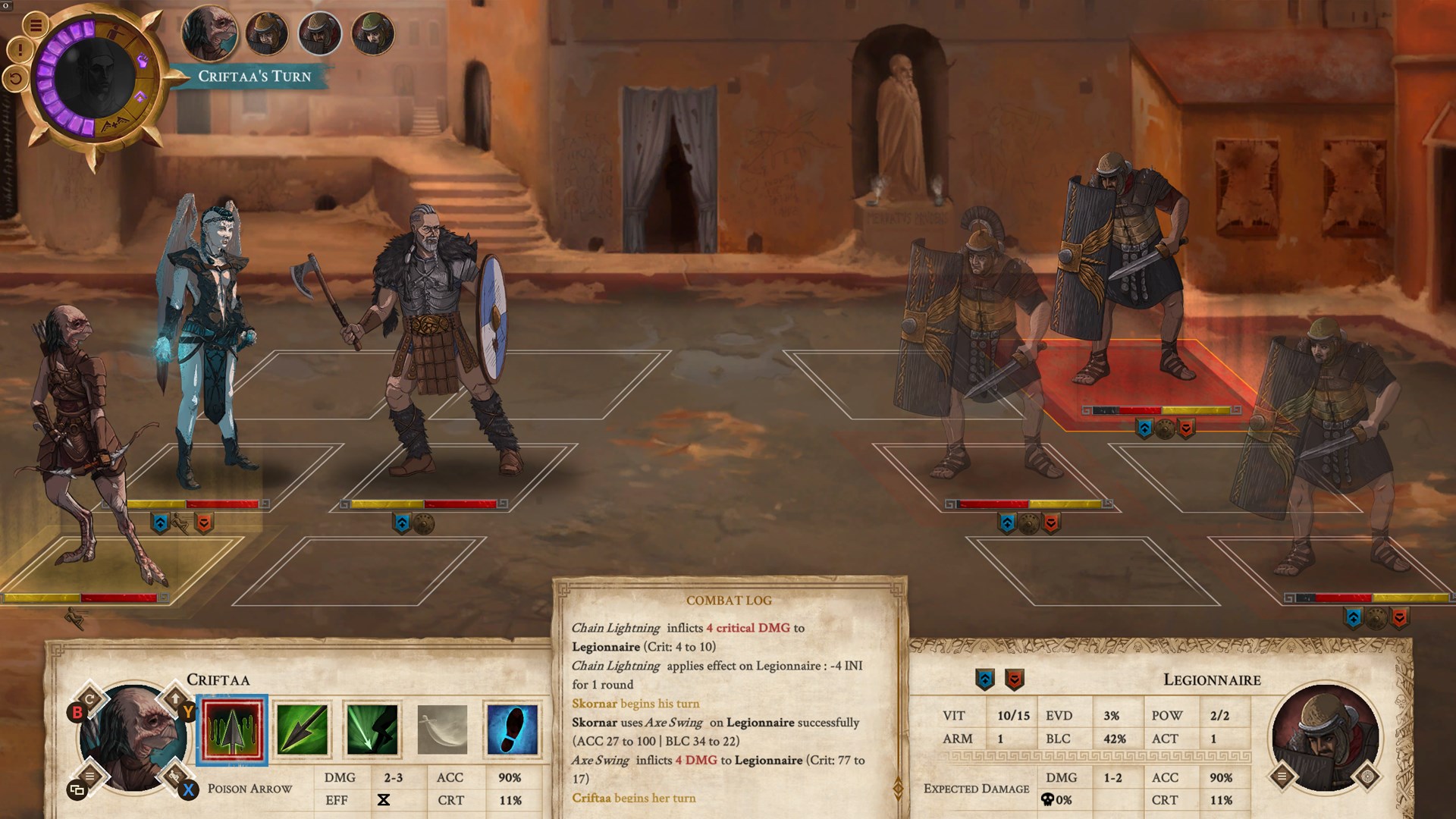Click the red debuff shield in Legionnaire panel
The image size is (1456, 819).
click(1015, 679)
